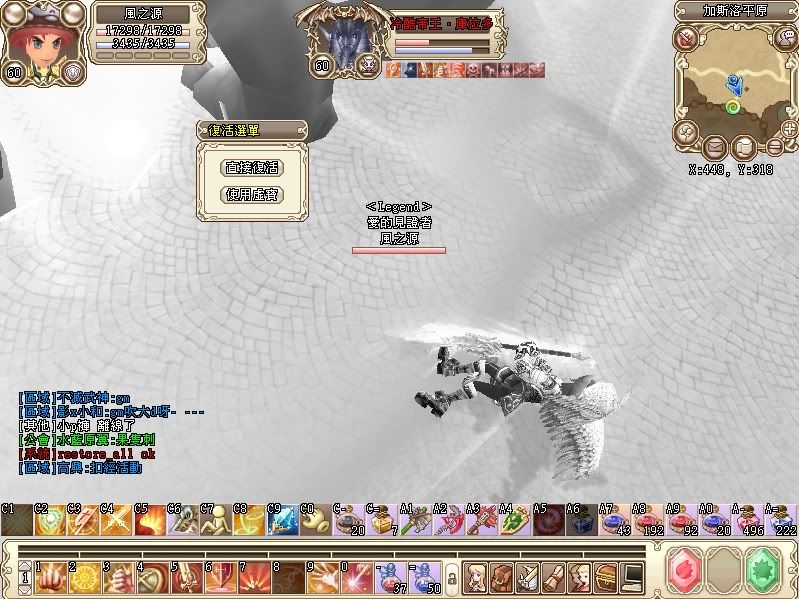Click the monitor screen icon on bottom bar
This screenshot has height=599, width=799.
coord(632,575)
